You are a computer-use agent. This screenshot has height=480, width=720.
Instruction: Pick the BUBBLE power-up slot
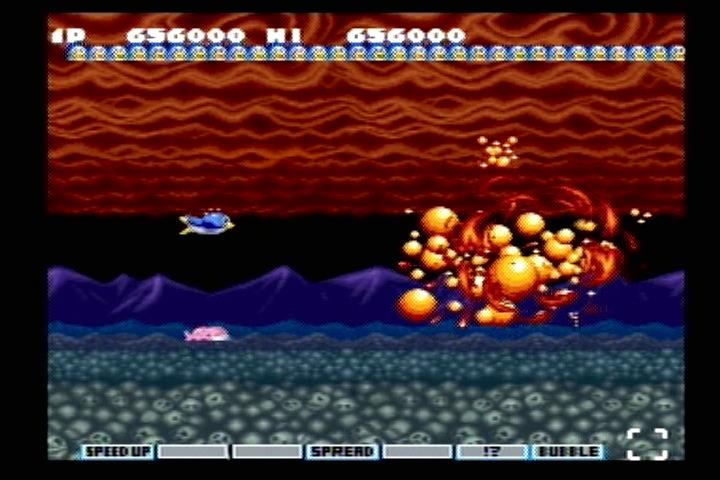pyautogui.click(x=567, y=452)
